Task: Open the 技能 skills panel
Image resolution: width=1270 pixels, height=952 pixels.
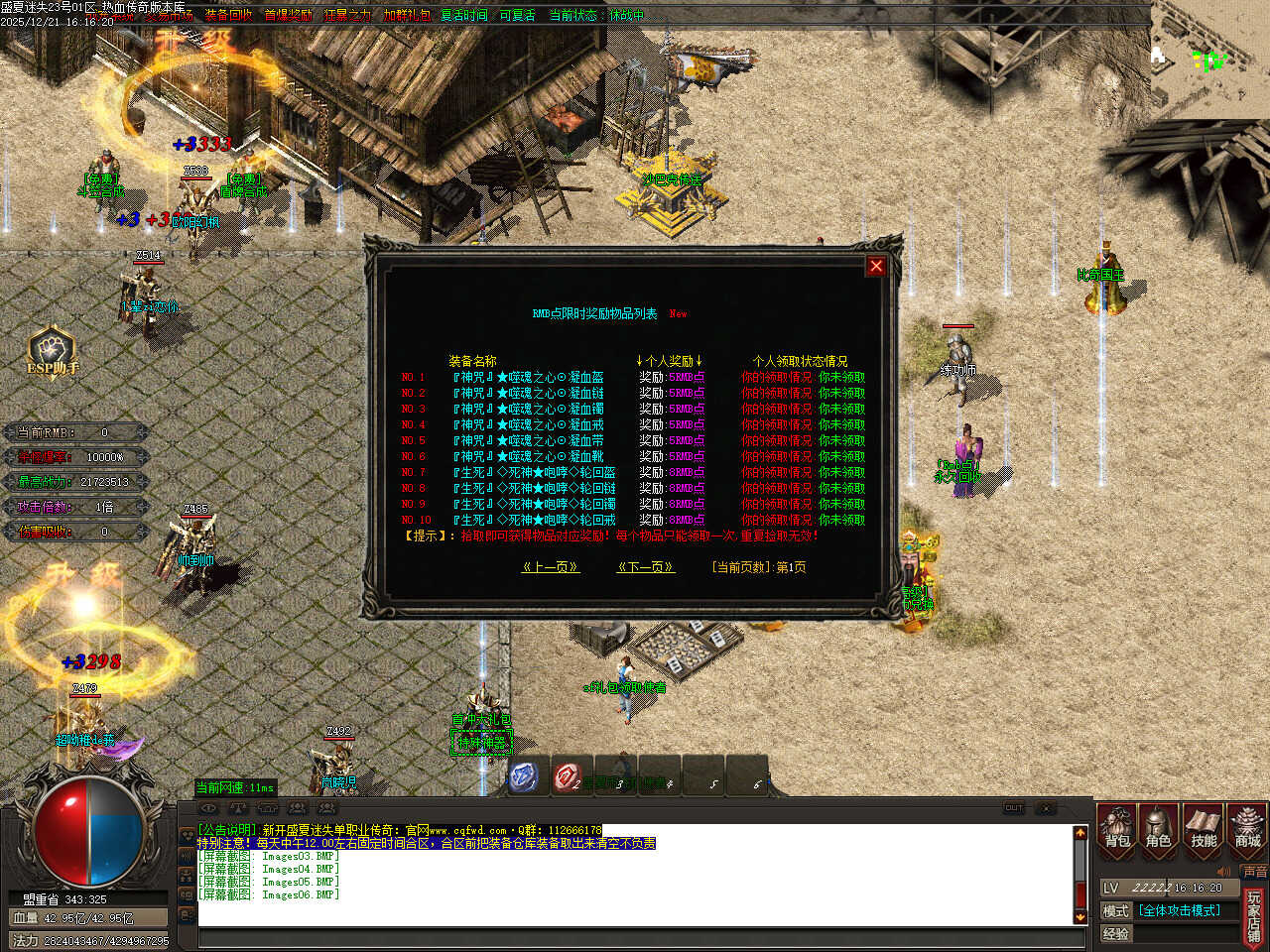Action: point(1203,828)
